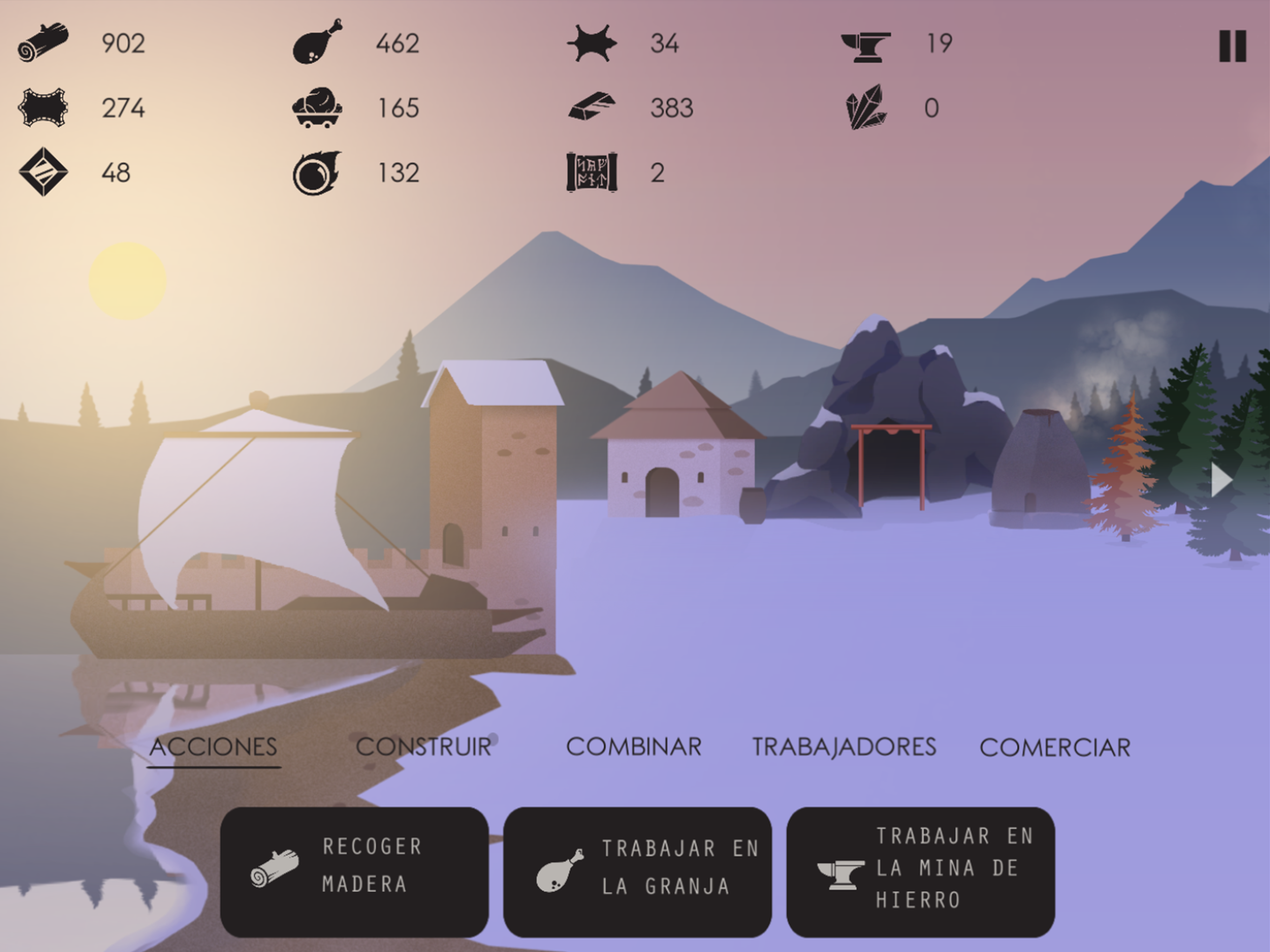Go to the Comerciar tab

(x=1055, y=747)
